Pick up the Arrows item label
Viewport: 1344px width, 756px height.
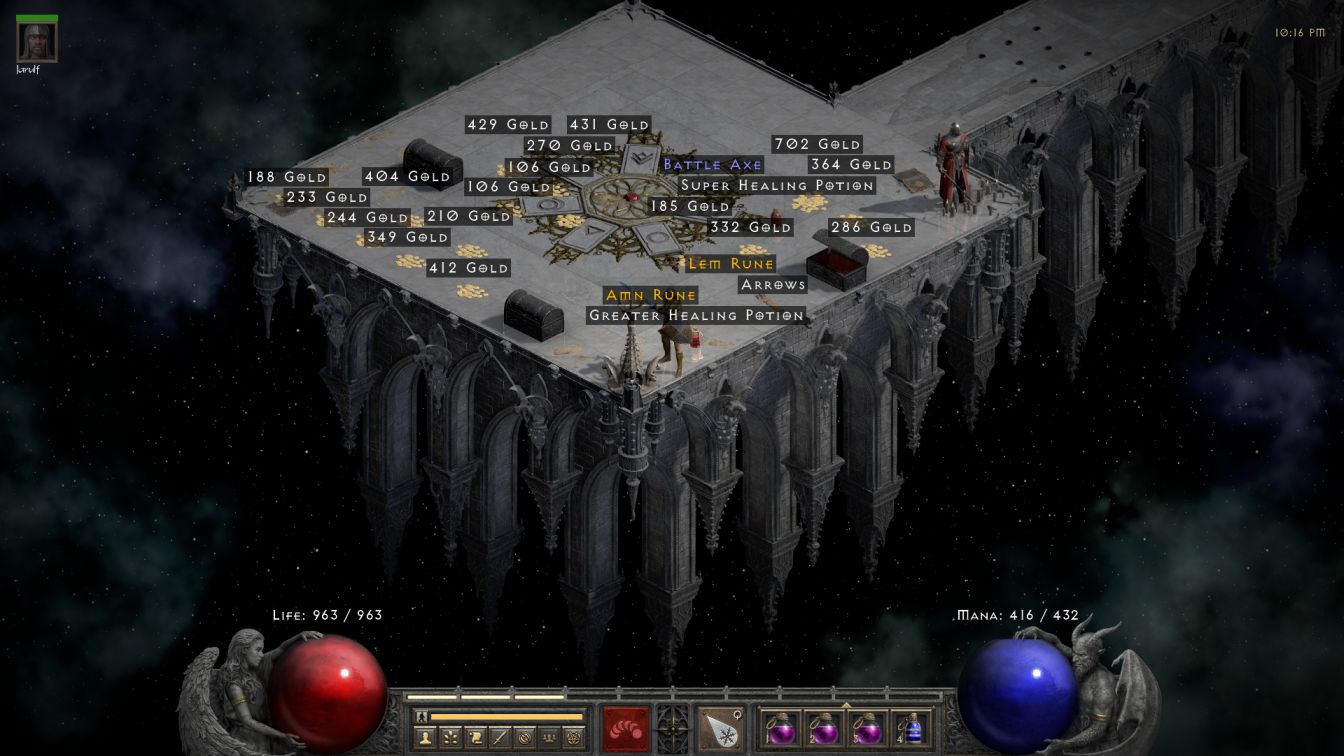pos(773,285)
